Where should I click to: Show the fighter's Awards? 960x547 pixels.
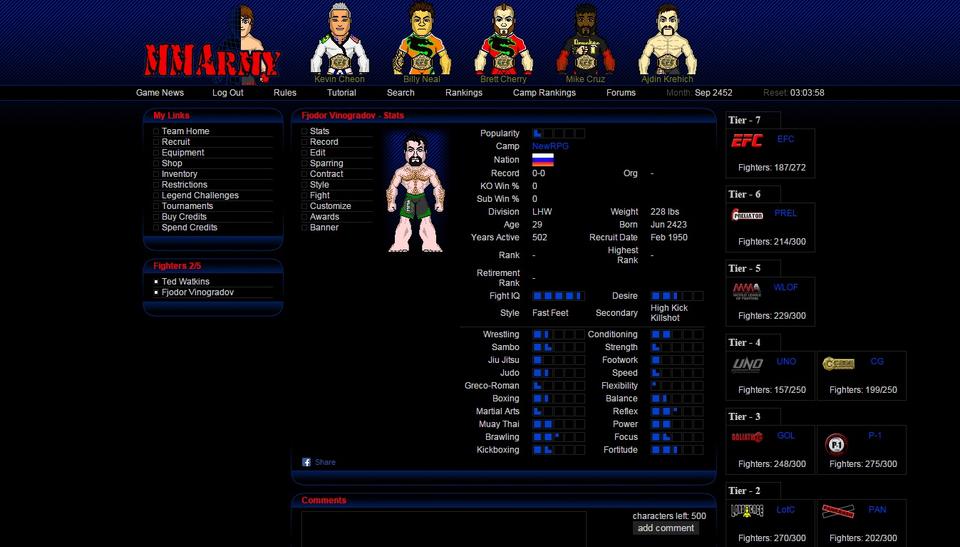[324, 217]
